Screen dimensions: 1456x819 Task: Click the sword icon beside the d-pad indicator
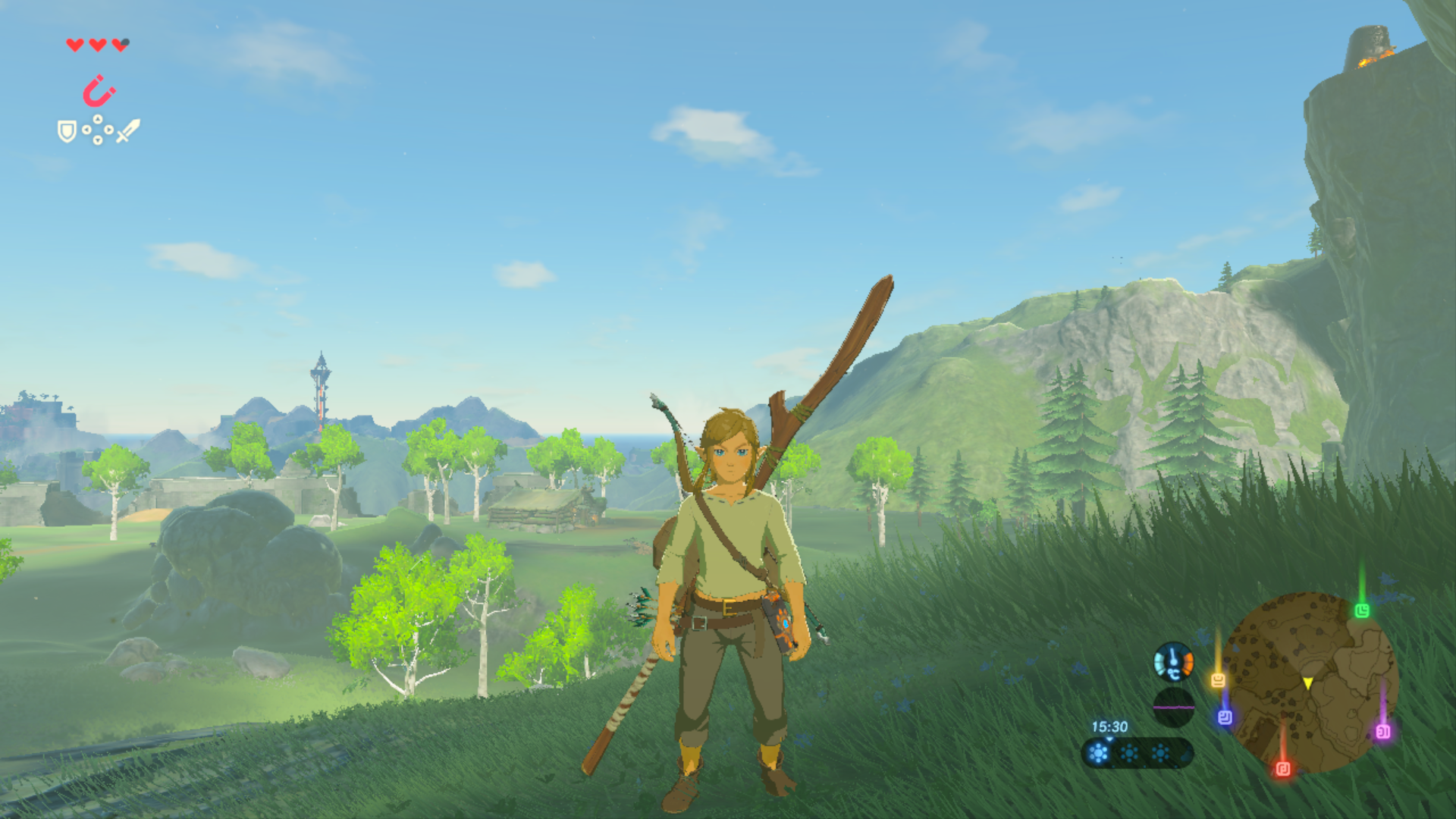click(128, 130)
